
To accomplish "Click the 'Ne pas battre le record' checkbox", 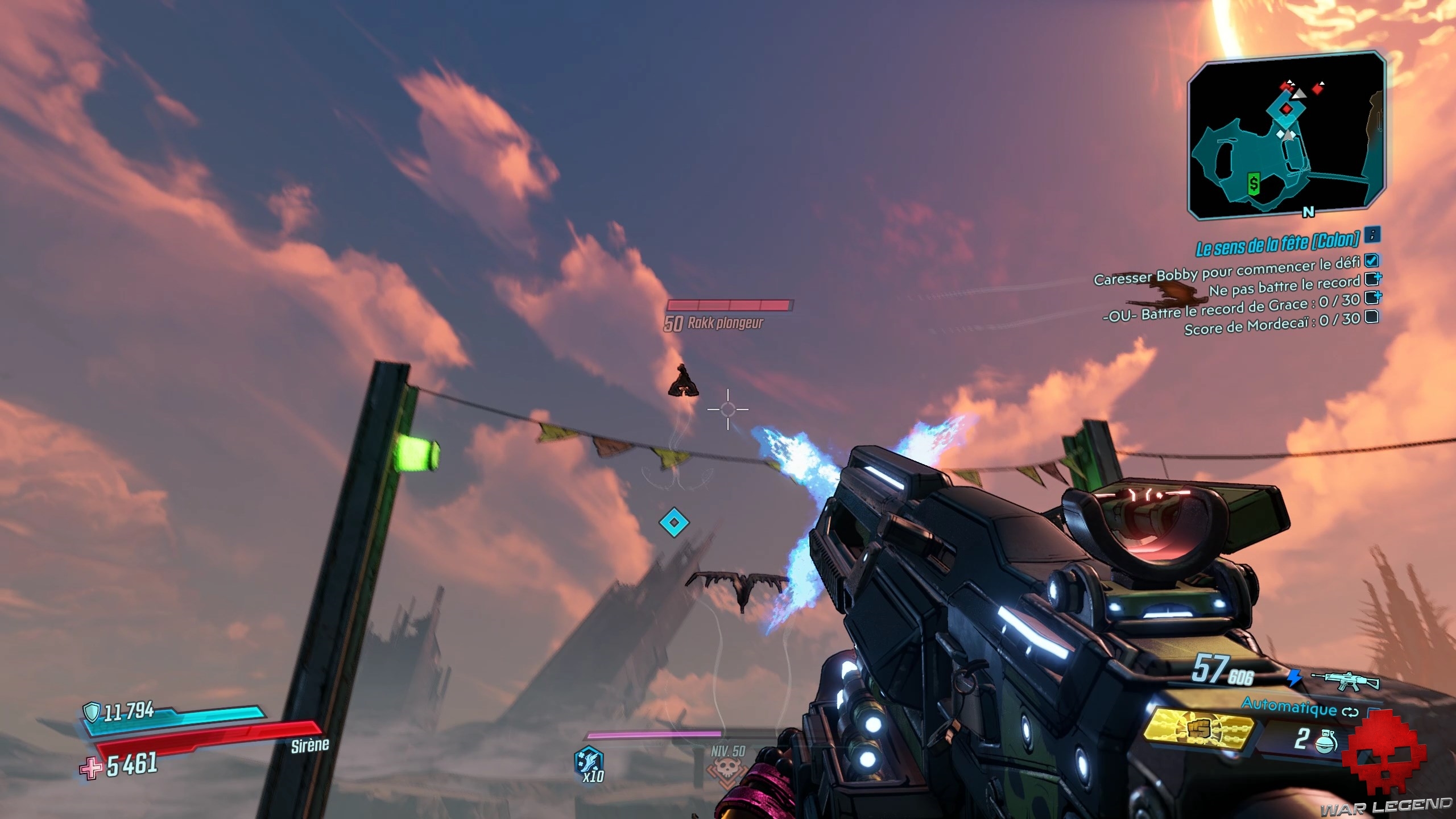I will (1372, 279).
